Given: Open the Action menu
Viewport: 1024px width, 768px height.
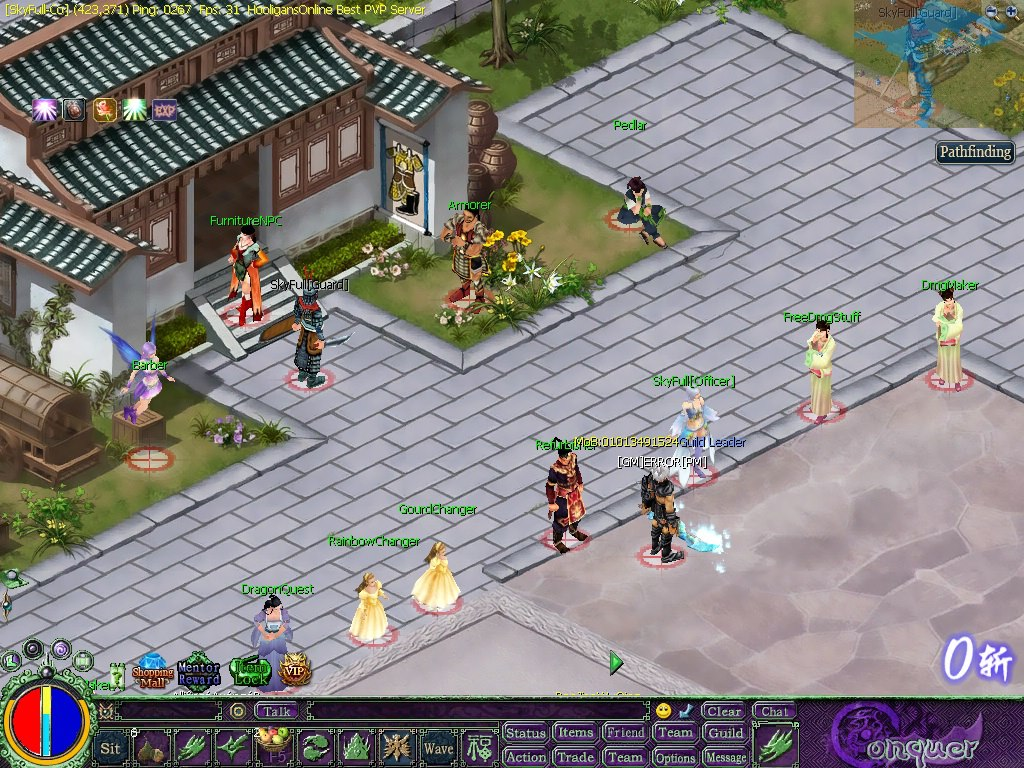Looking at the screenshot, I should pos(525,757).
